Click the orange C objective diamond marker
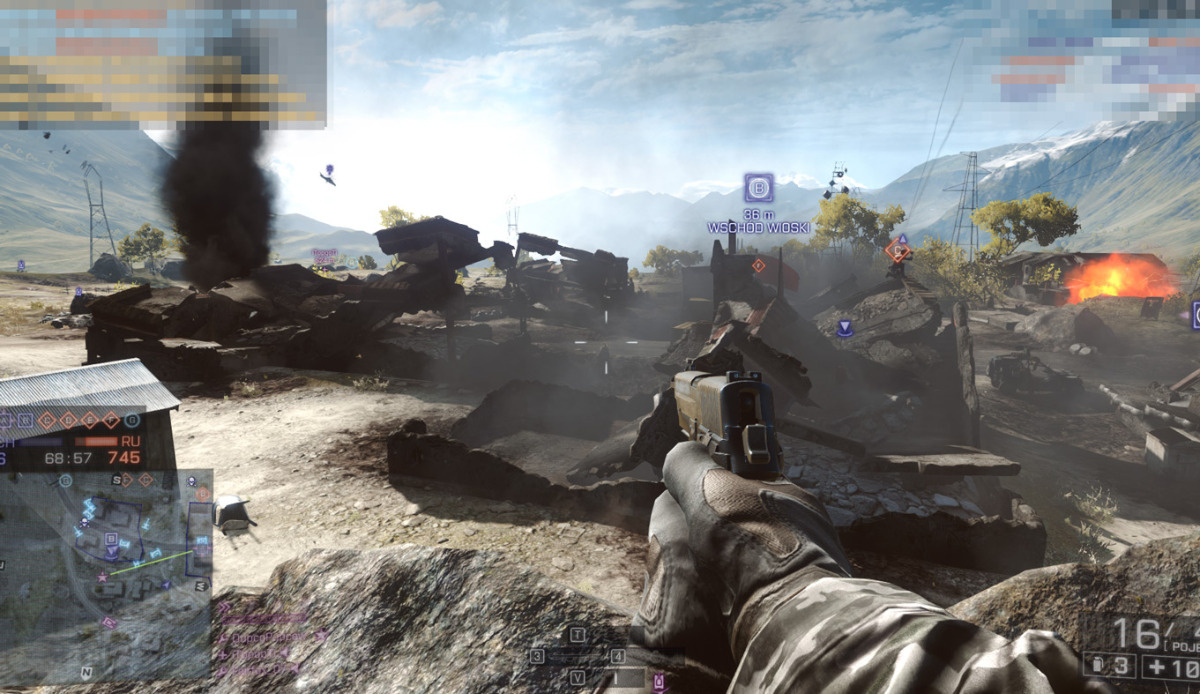The width and height of the screenshot is (1200, 694). 897,251
